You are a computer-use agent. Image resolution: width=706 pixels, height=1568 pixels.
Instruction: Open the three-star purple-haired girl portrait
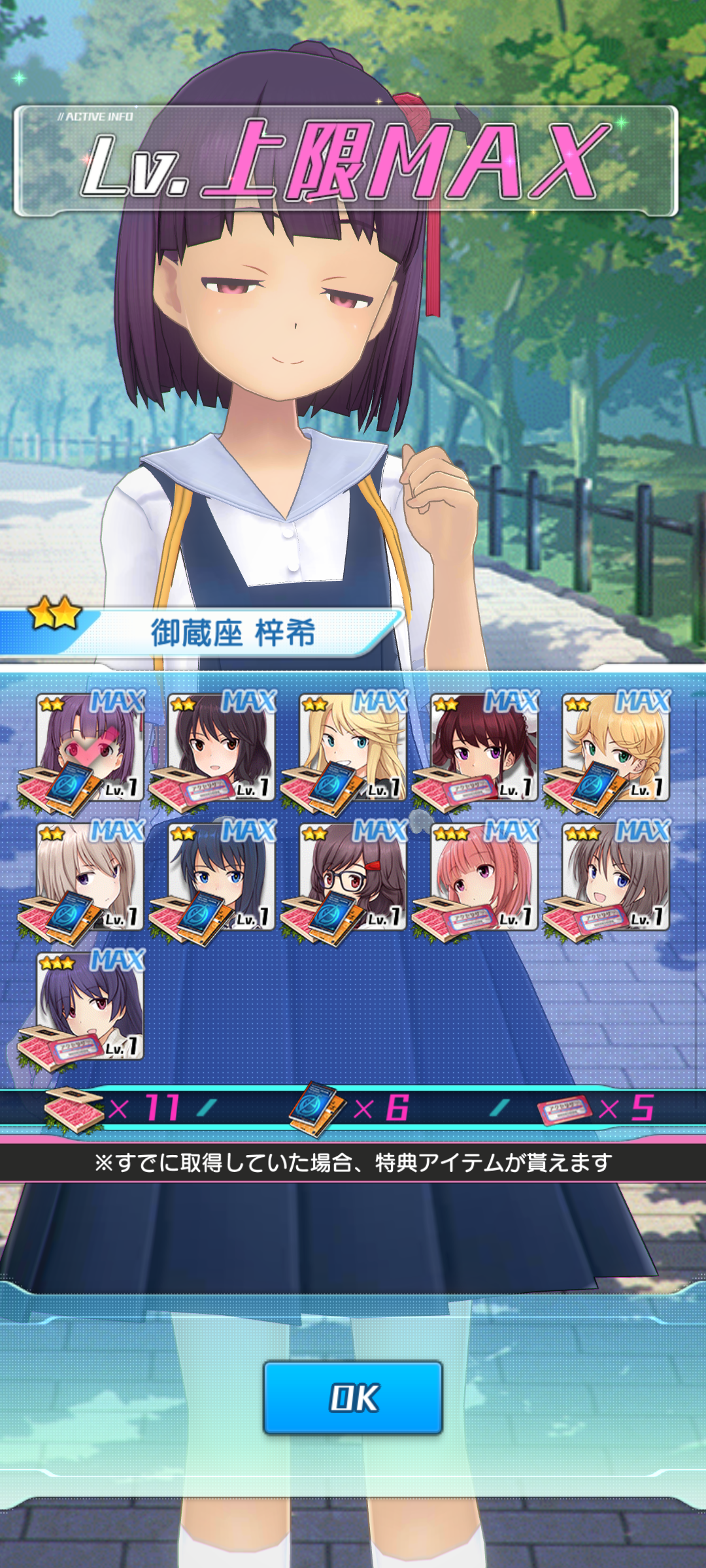tap(90, 1006)
